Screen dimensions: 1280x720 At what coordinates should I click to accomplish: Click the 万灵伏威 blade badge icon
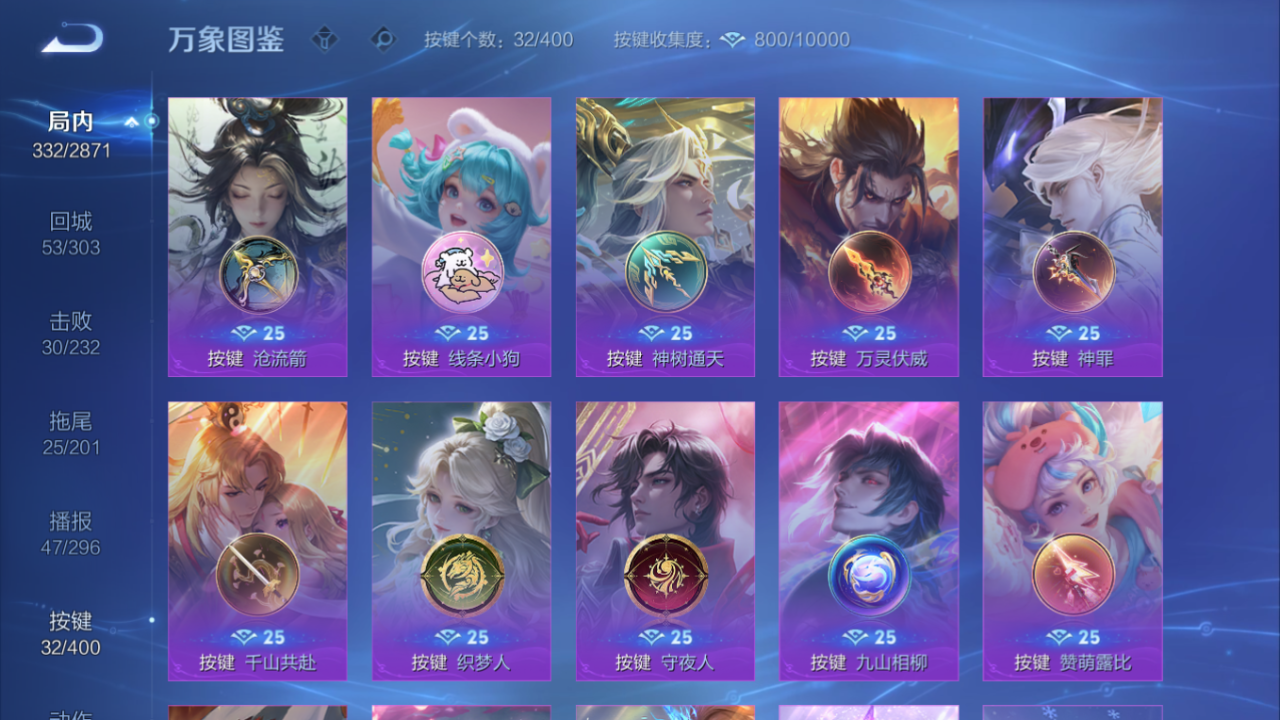pyautogui.click(x=868, y=272)
